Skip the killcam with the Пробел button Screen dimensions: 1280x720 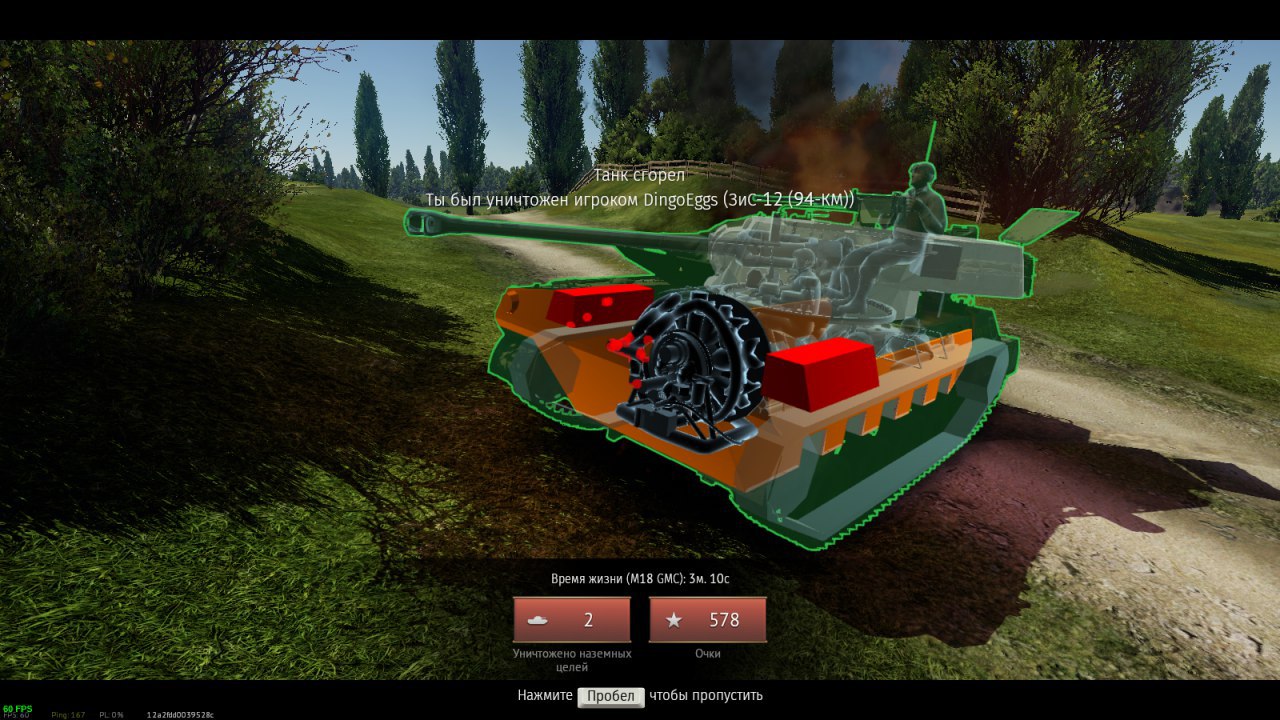tap(610, 696)
